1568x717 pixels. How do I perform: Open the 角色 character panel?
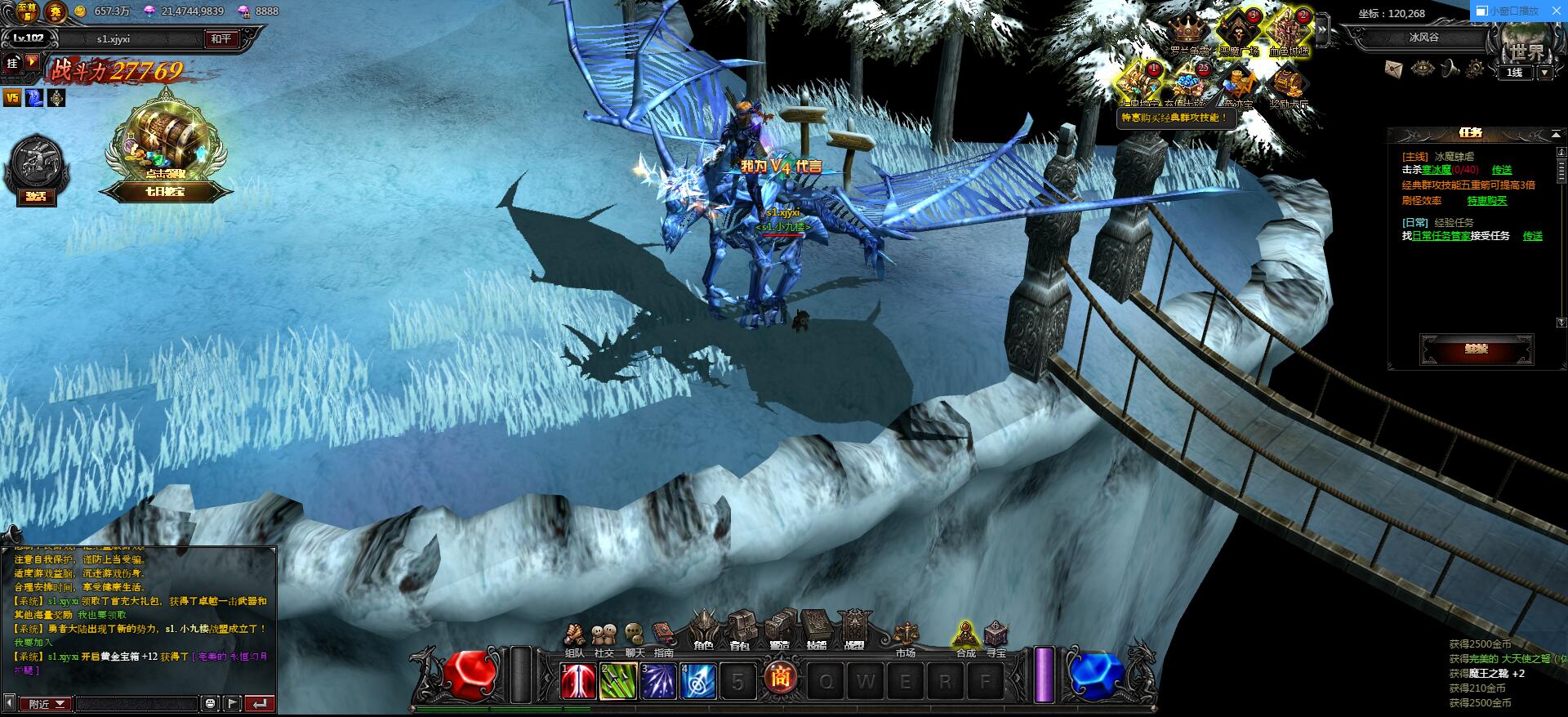tap(703, 631)
